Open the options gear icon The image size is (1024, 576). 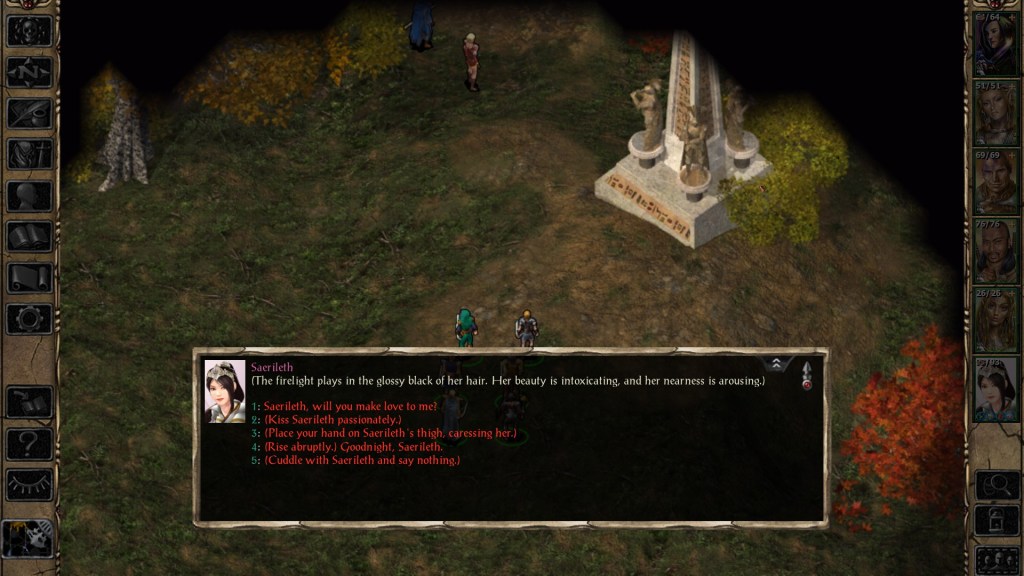(x=29, y=319)
